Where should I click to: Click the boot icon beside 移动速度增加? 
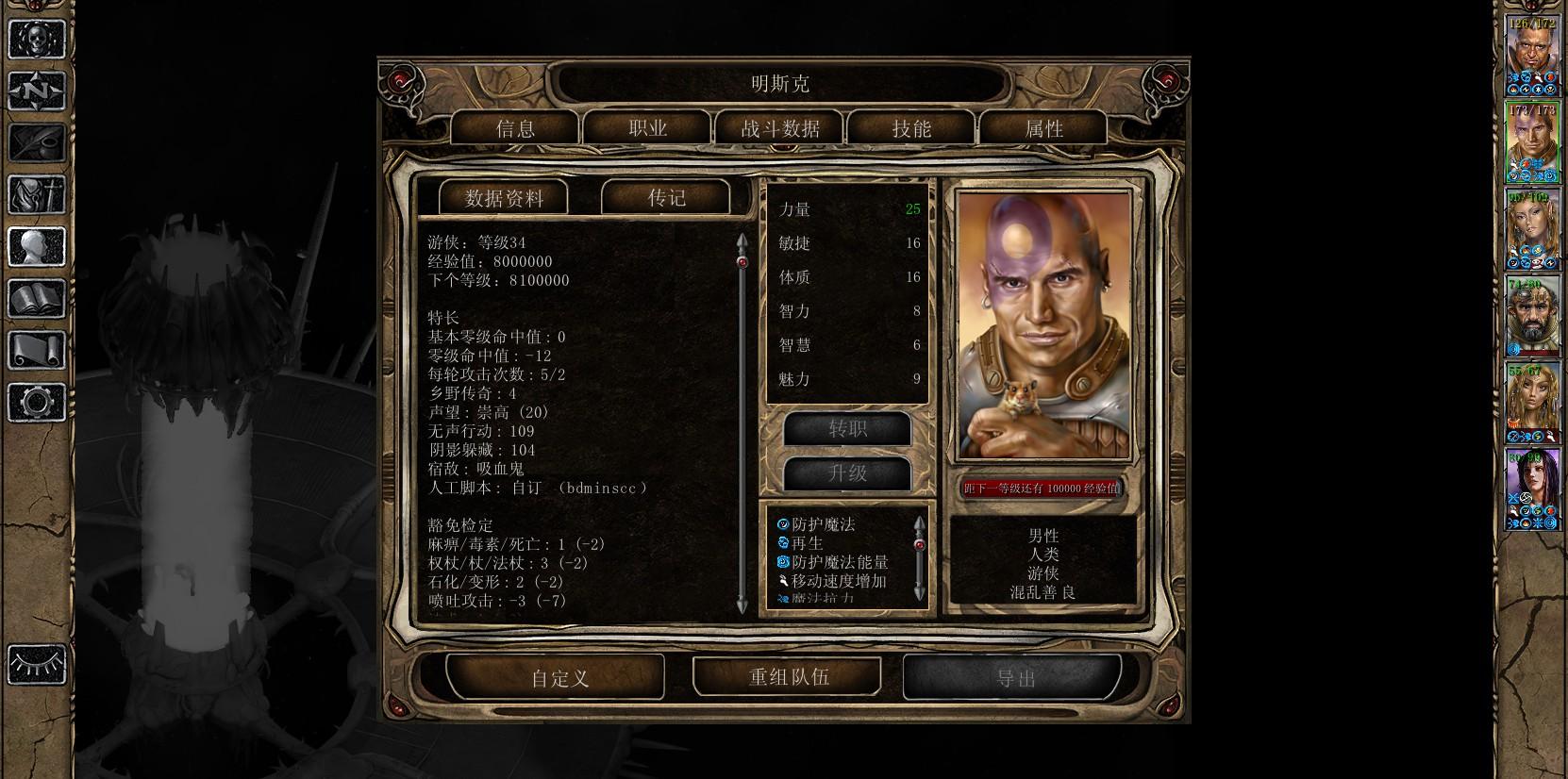pyautogui.click(x=784, y=581)
